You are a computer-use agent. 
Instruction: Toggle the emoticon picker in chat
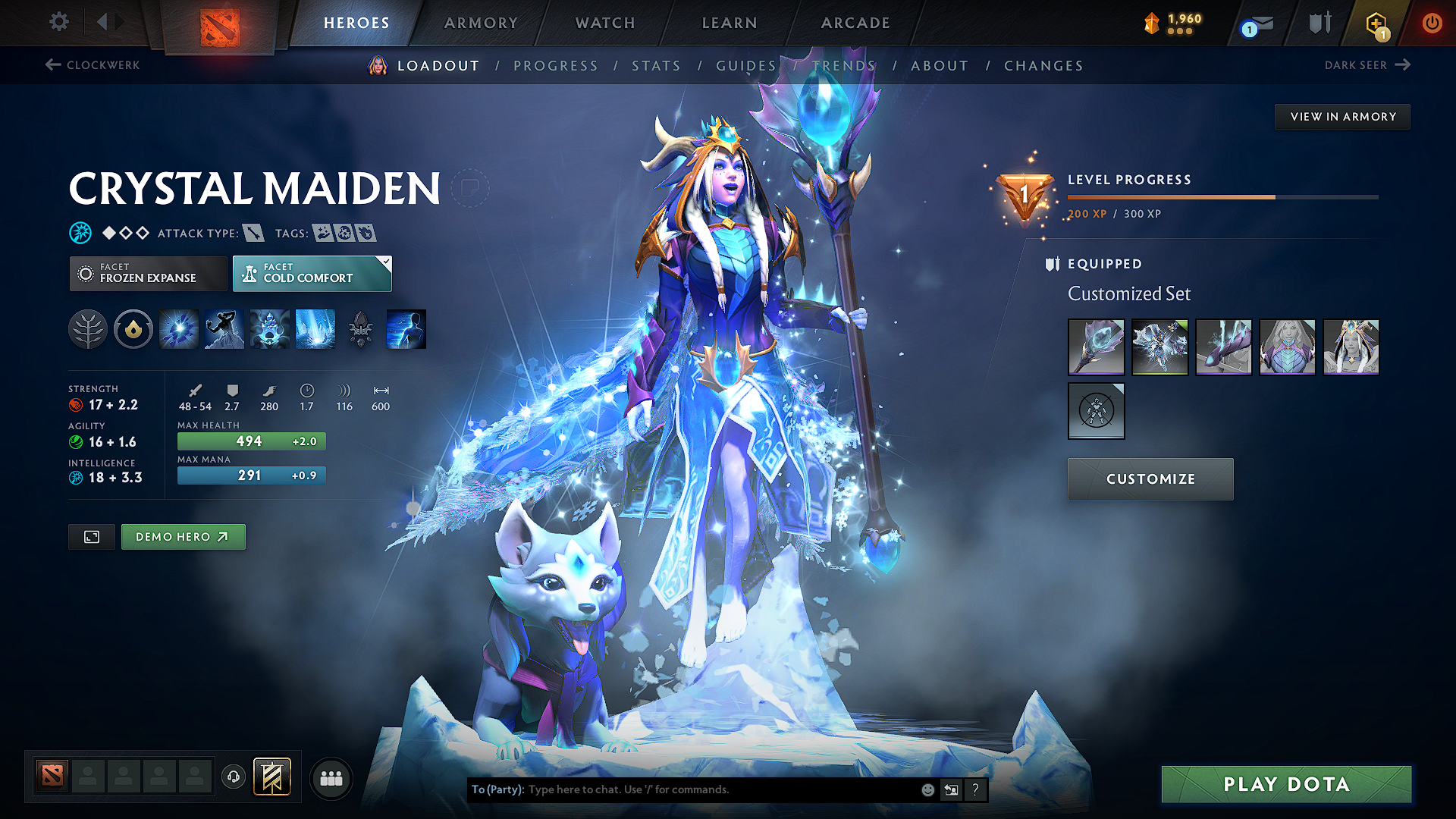pyautogui.click(x=927, y=789)
